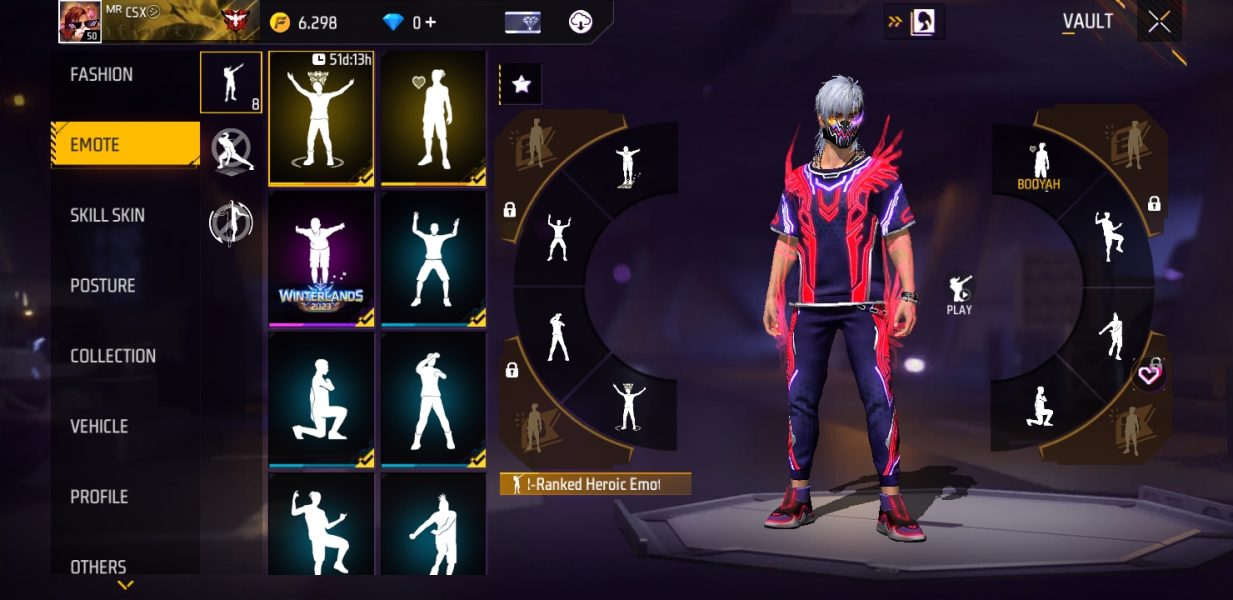
Task: Click the star favorites button
Action: pos(520,85)
